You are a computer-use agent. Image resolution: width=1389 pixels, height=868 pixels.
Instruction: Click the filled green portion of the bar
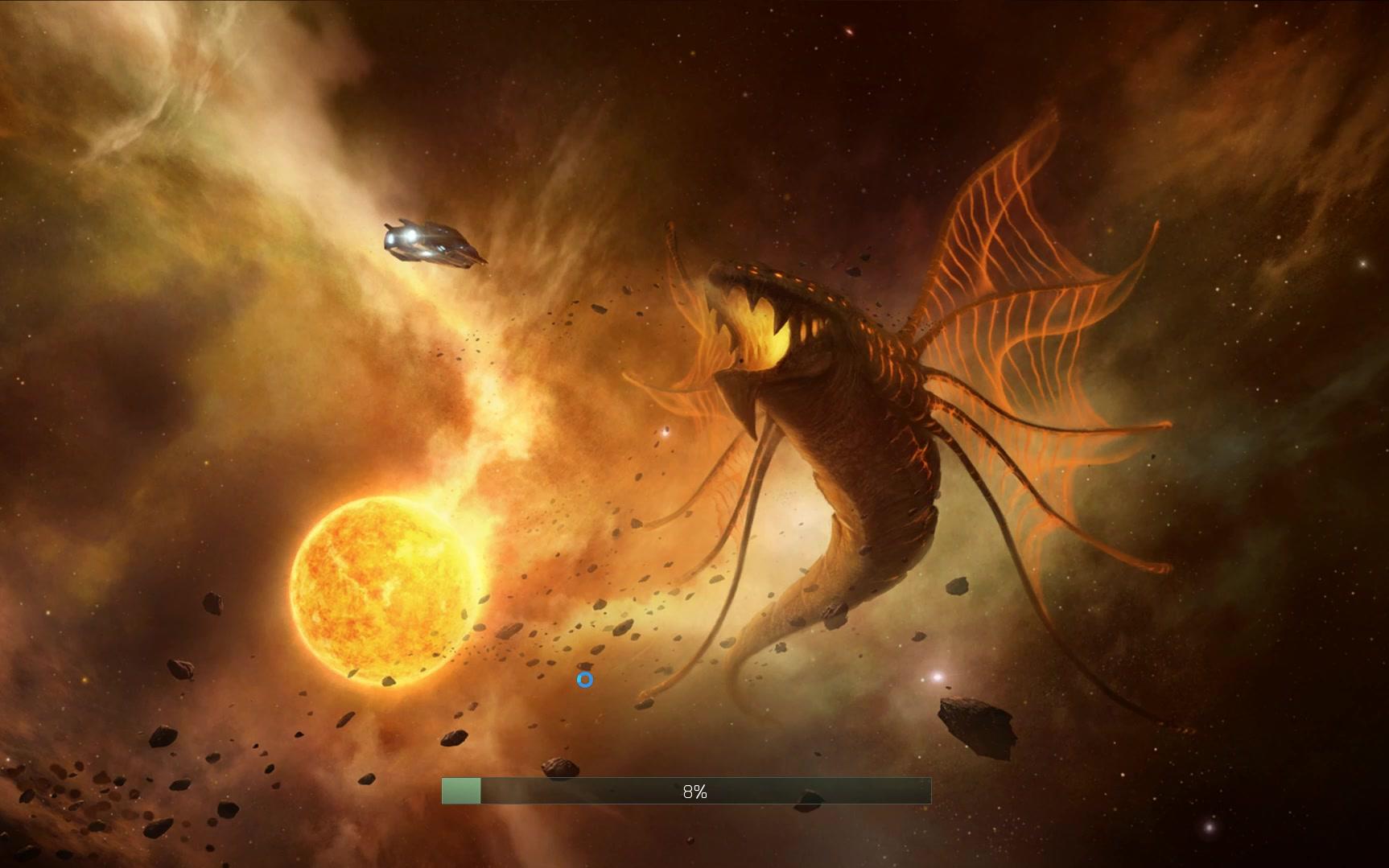(460, 792)
